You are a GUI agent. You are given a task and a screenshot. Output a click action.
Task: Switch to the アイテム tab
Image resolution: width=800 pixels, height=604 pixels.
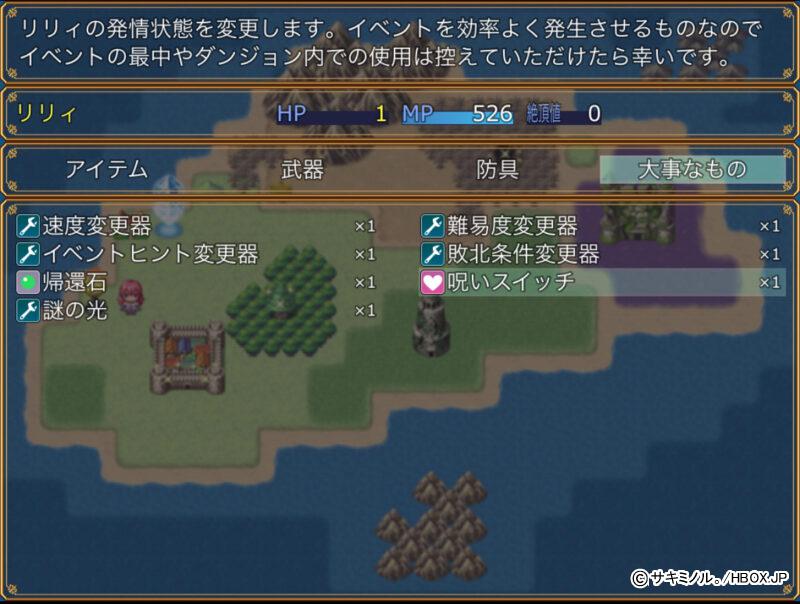[x=107, y=170]
